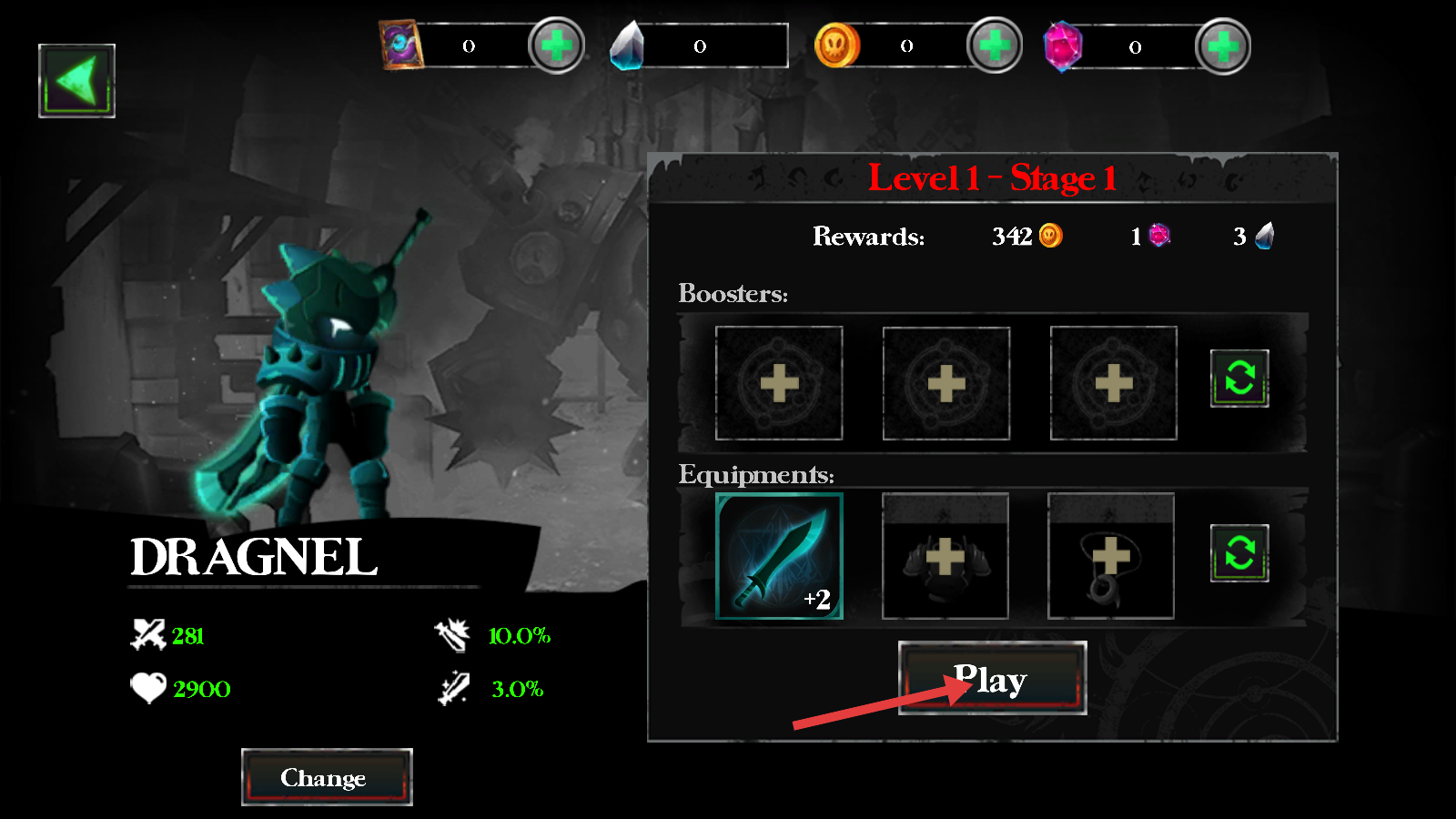Add an amulet in the necklace slot
1456x819 pixels.
click(x=1111, y=556)
